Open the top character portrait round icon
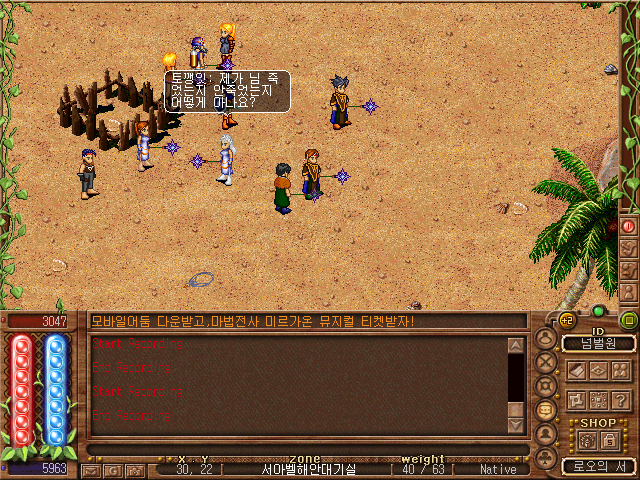Viewport: 640px width, 480px height. (545, 339)
